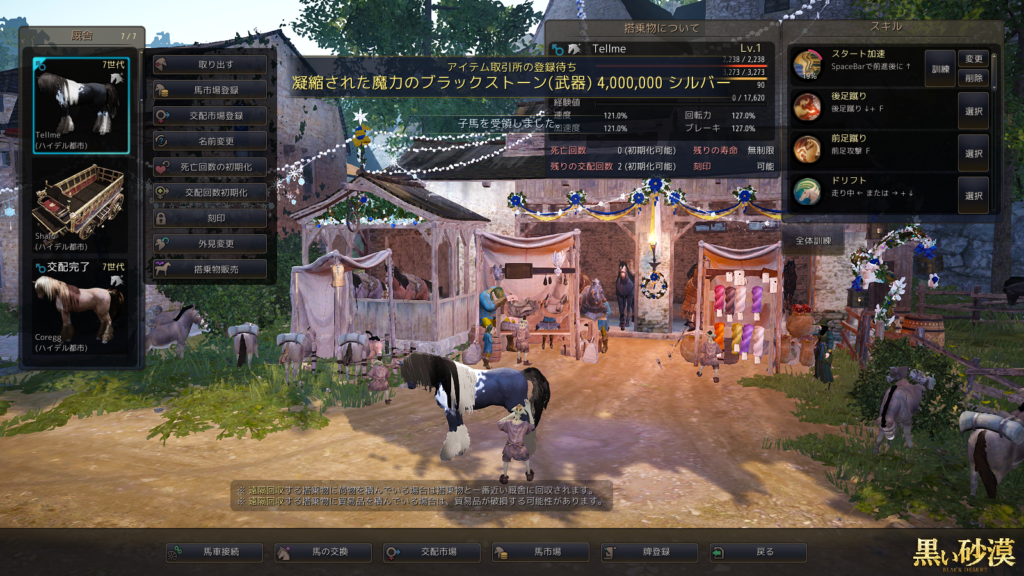The width and height of the screenshot is (1024, 576).
Task: Register mount via 馬市場登録 button
Action: pyautogui.click(x=210, y=90)
